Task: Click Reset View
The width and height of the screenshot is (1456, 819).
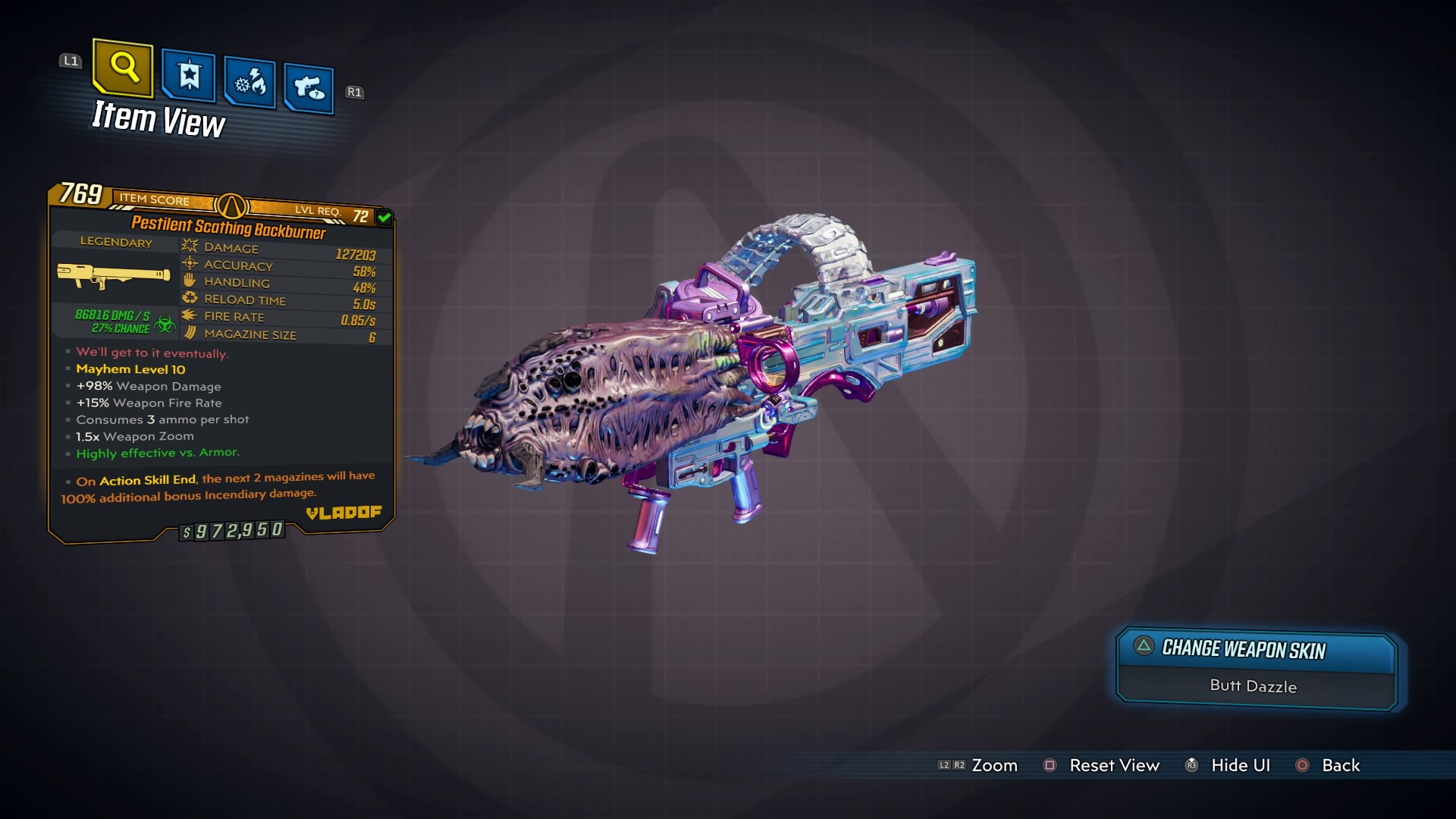Action: pyautogui.click(x=1116, y=765)
